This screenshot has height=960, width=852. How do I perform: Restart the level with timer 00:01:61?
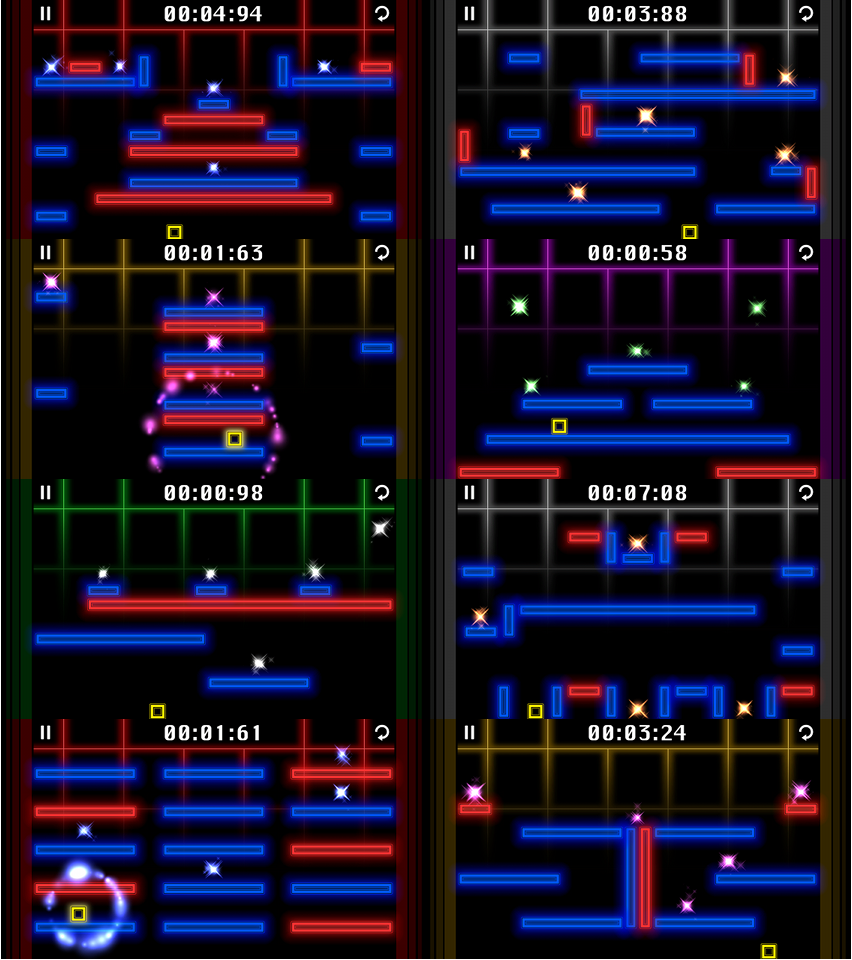(382, 732)
